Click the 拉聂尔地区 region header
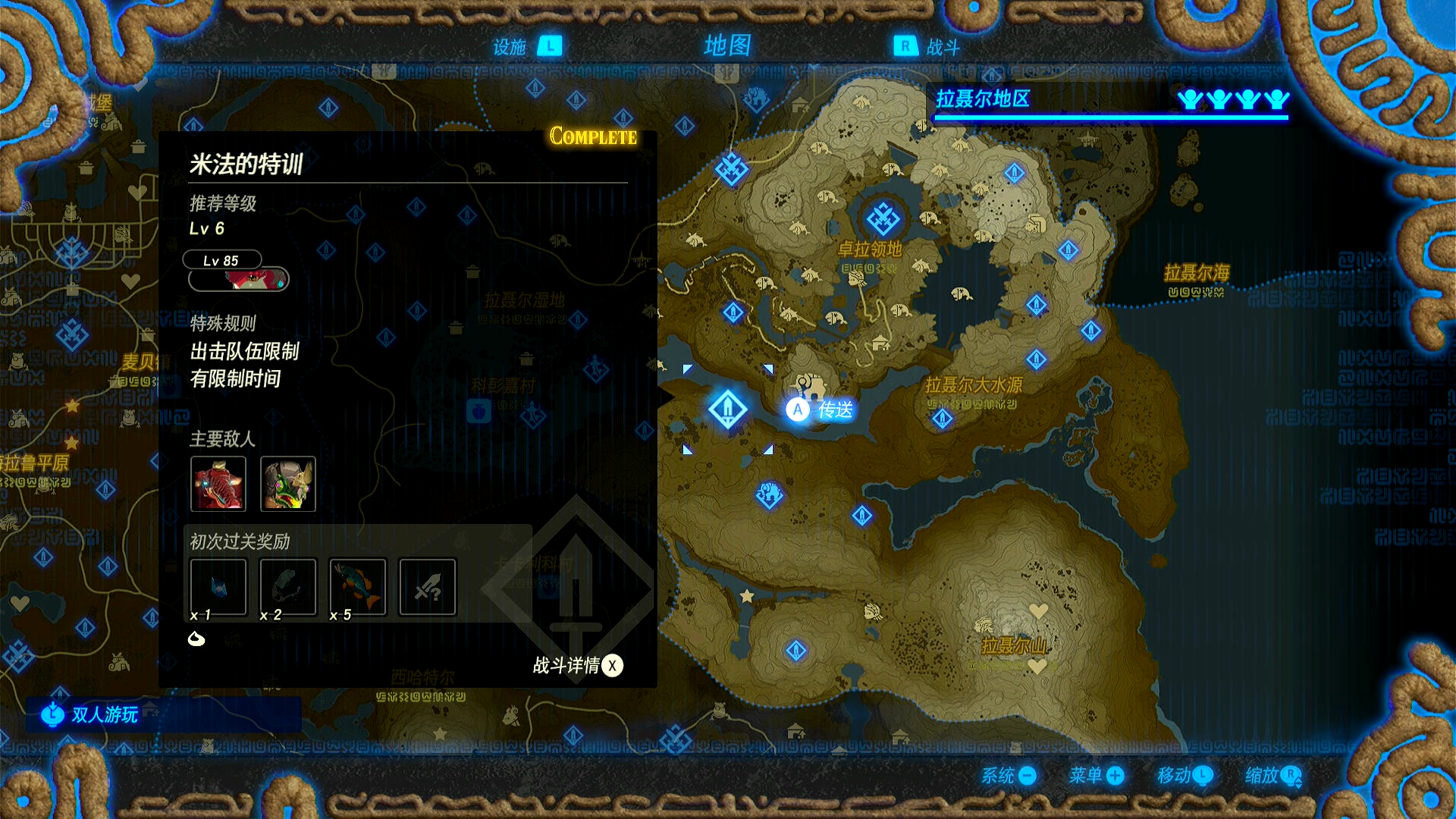1456x819 pixels. pyautogui.click(x=983, y=99)
